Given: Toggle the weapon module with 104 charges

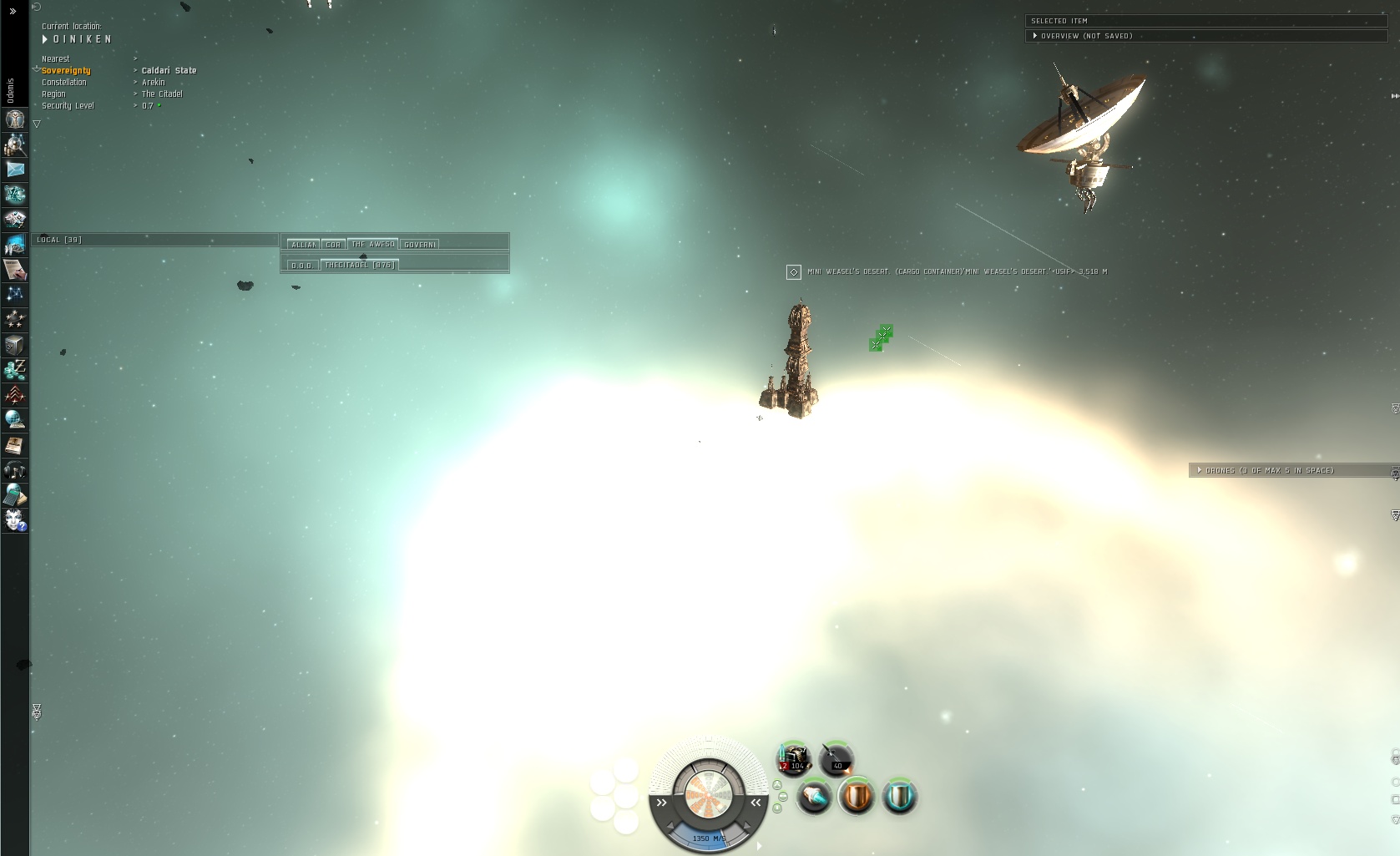Looking at the screenshot, I should coord(794,758).
